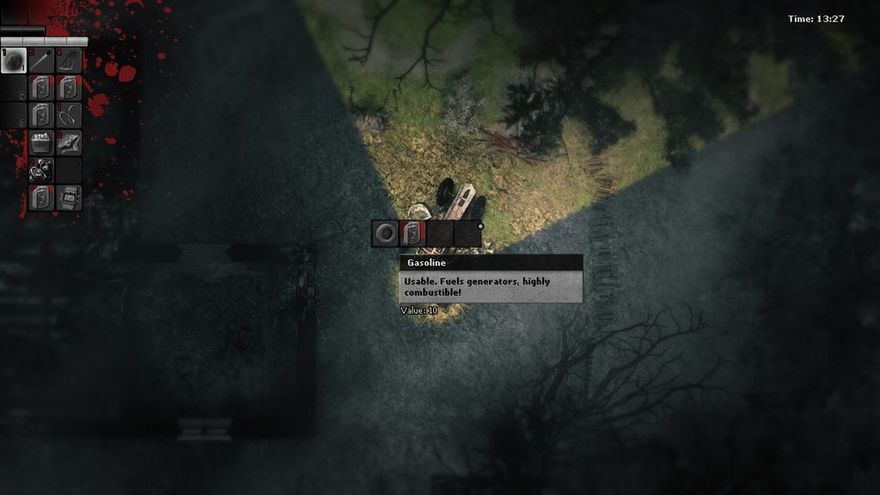
Task: Select the stone in hotbar slot 1
Action: 14,61
